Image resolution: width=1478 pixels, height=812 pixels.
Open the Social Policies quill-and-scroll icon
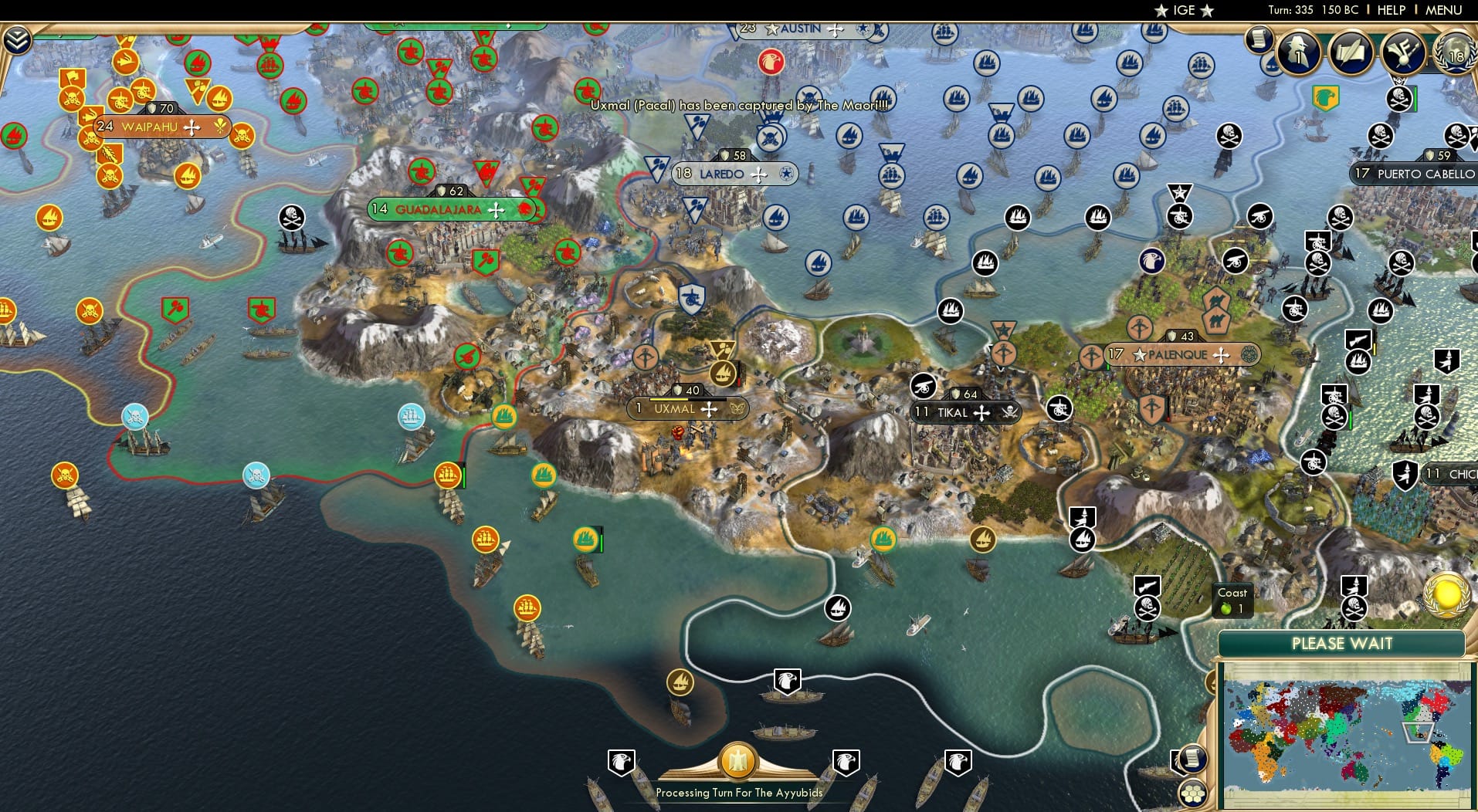tap(1350, 53)
